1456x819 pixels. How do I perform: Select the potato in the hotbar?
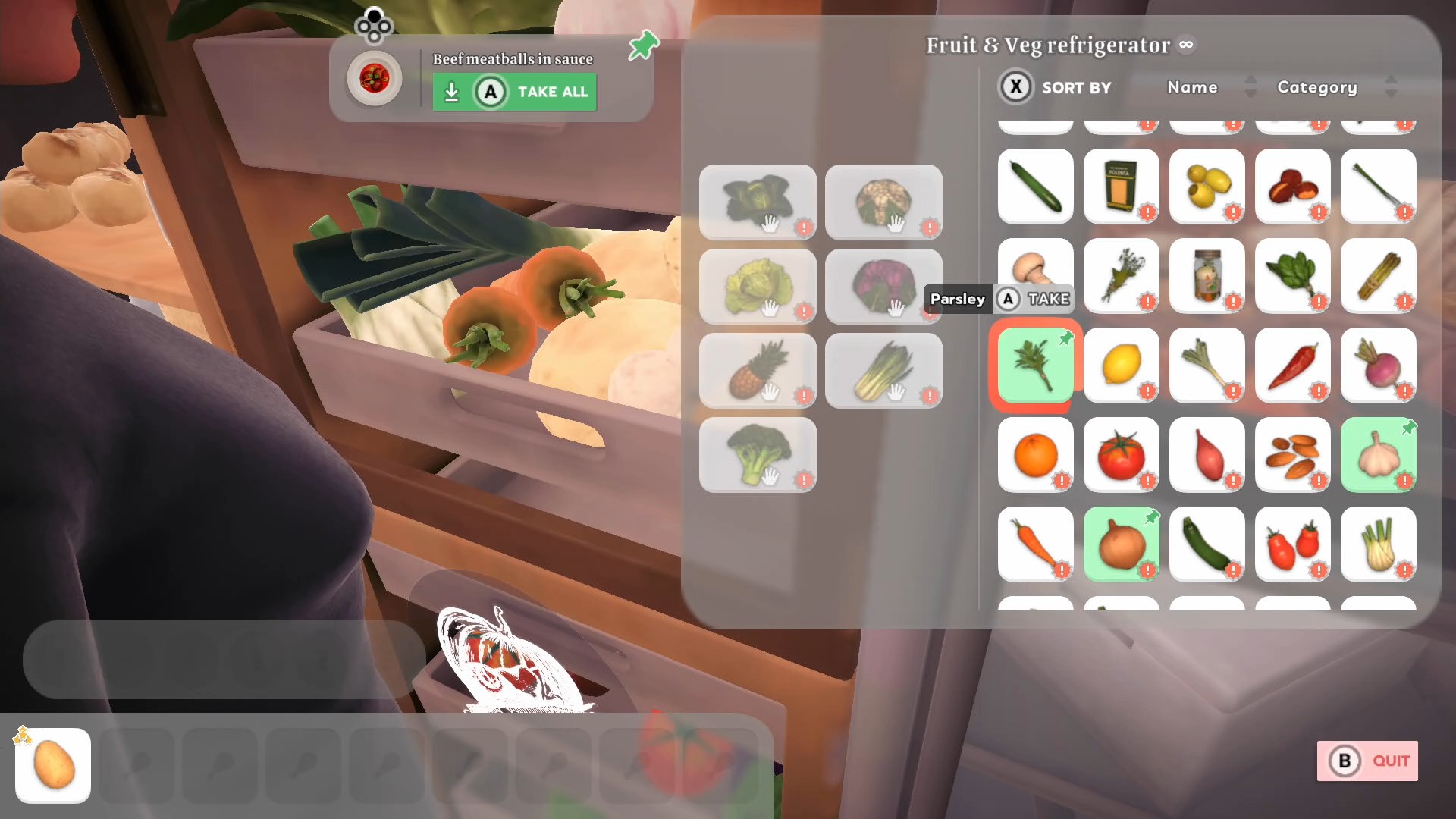(53, 765)
